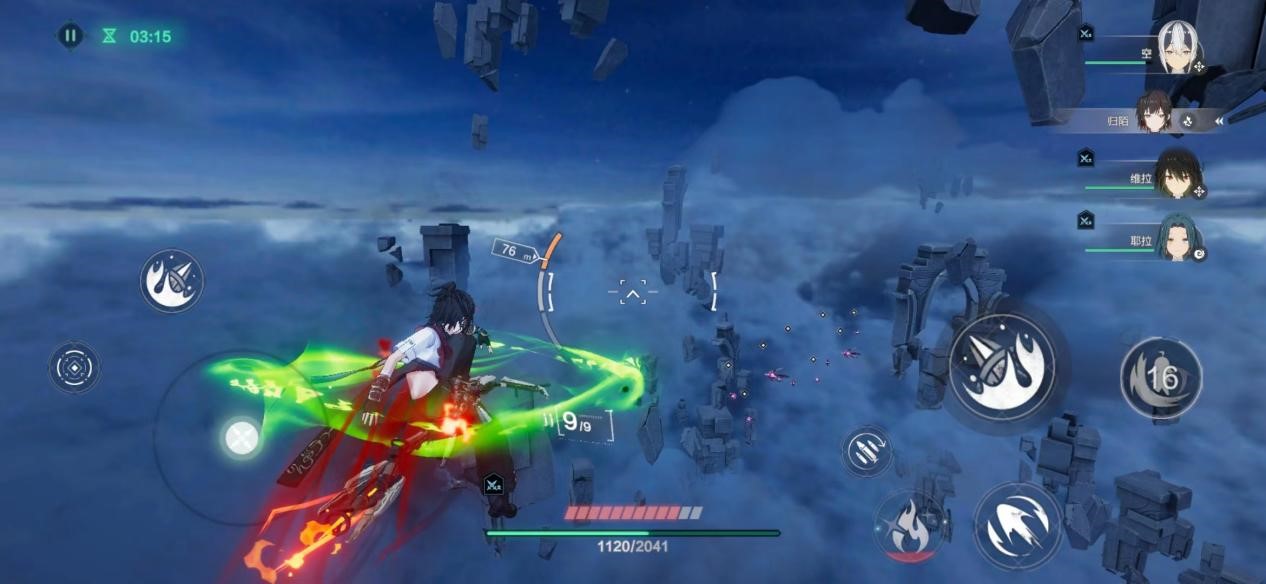Screen dimensions: 1266x584
Task: Collapse the party list with double-arrow
Action: pyautogui.click(x=1219, y=121)
